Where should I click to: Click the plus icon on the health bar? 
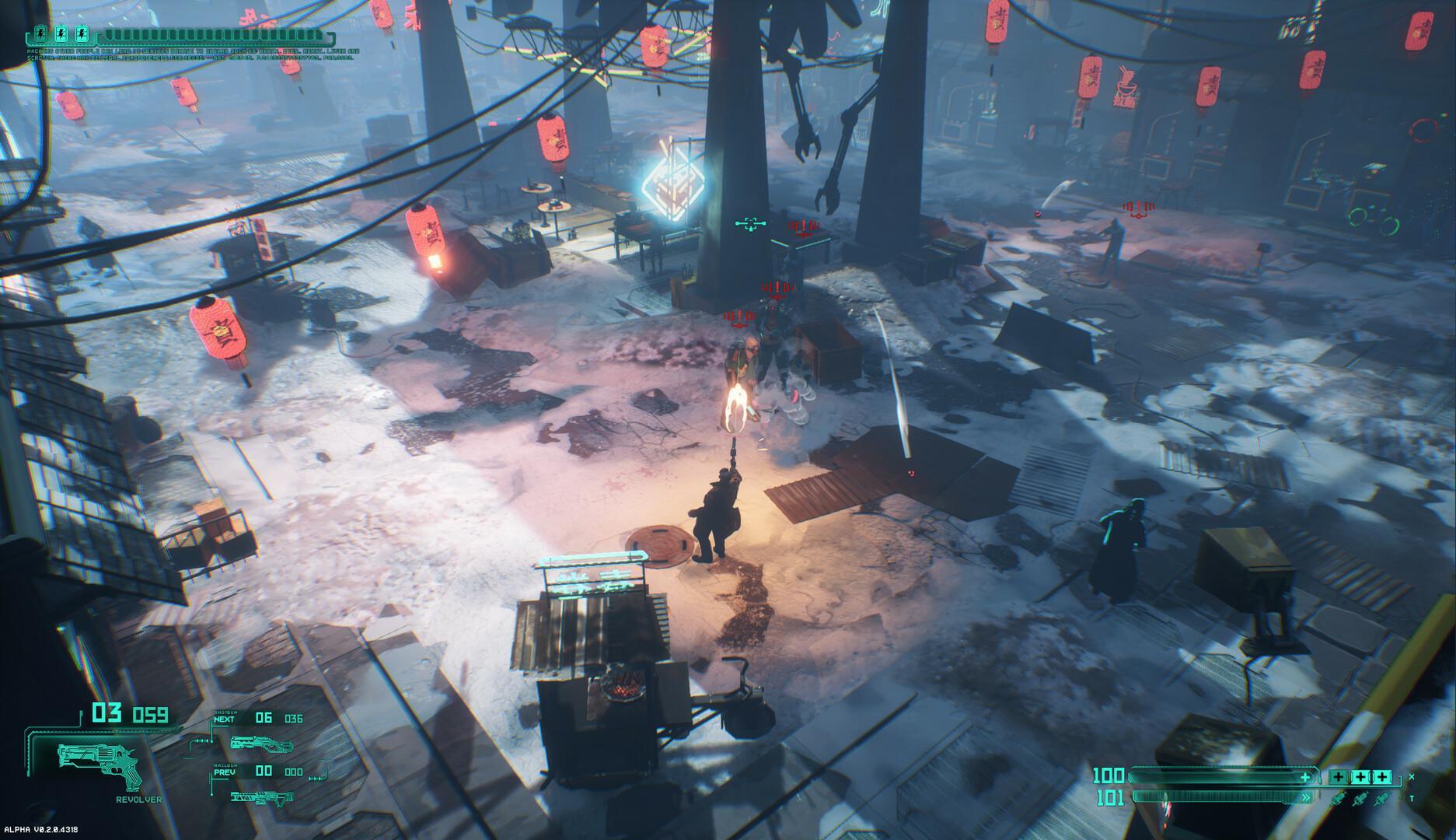[1305, 778]
